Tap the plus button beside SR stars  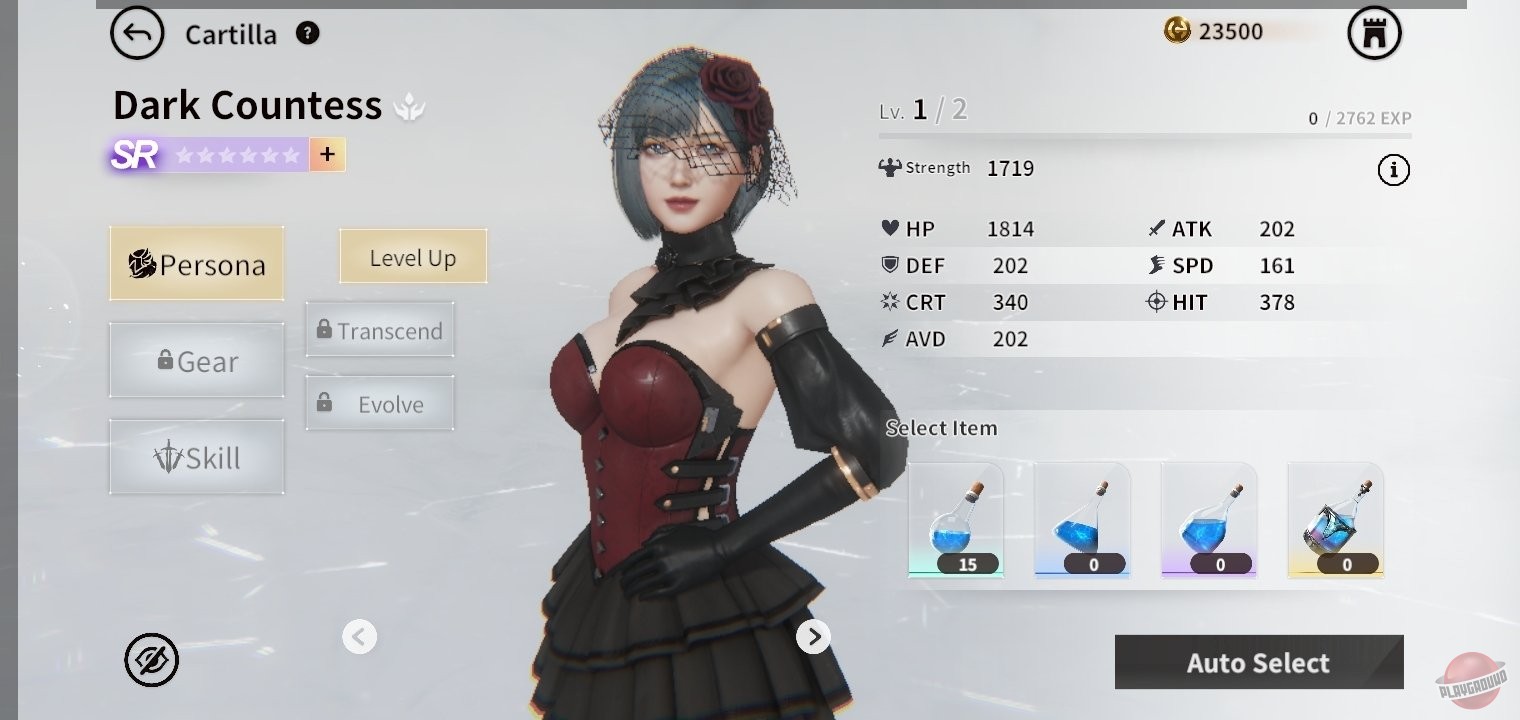327,155
